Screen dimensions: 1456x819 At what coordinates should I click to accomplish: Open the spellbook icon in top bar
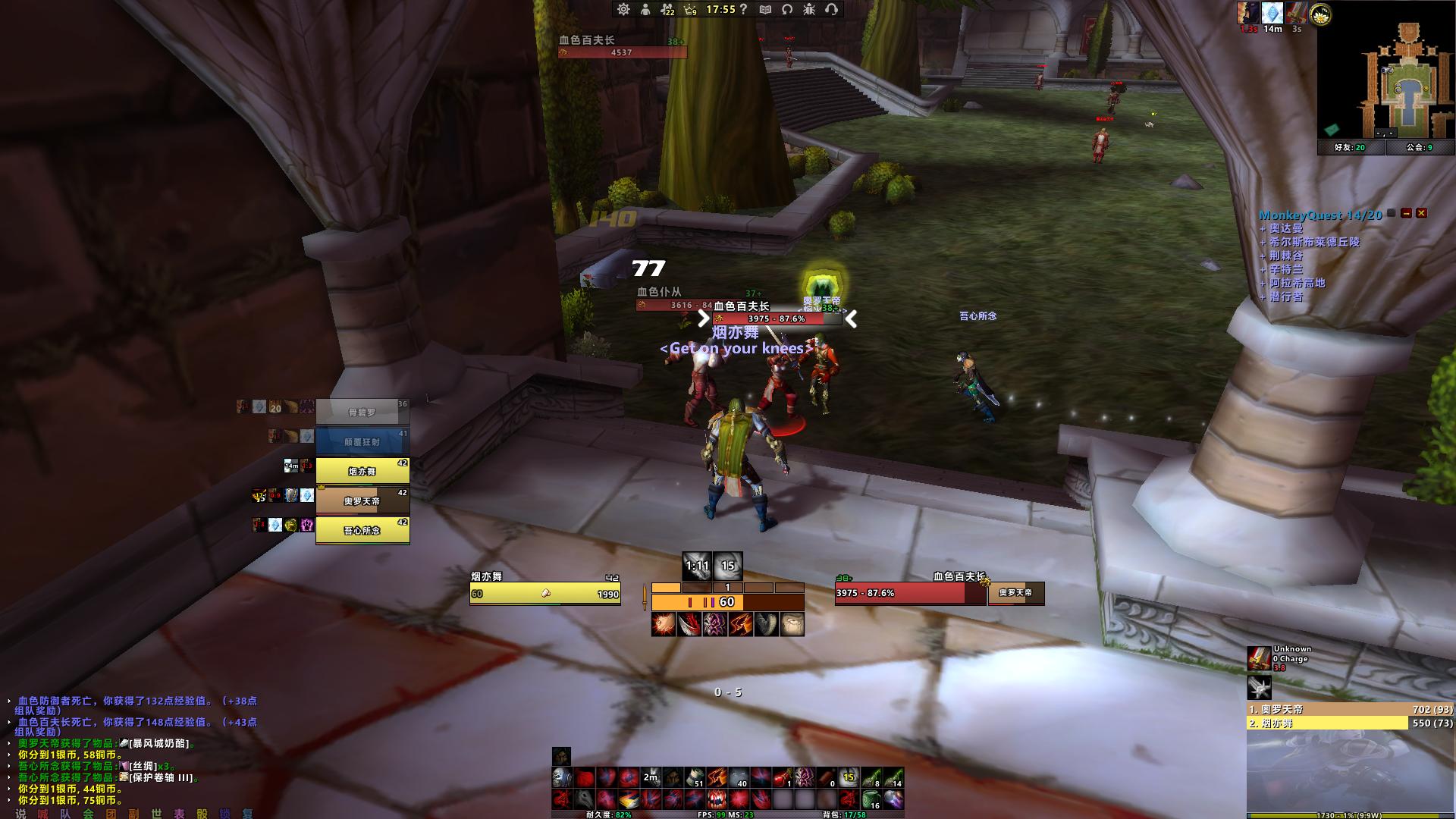[x=766, y=9]
